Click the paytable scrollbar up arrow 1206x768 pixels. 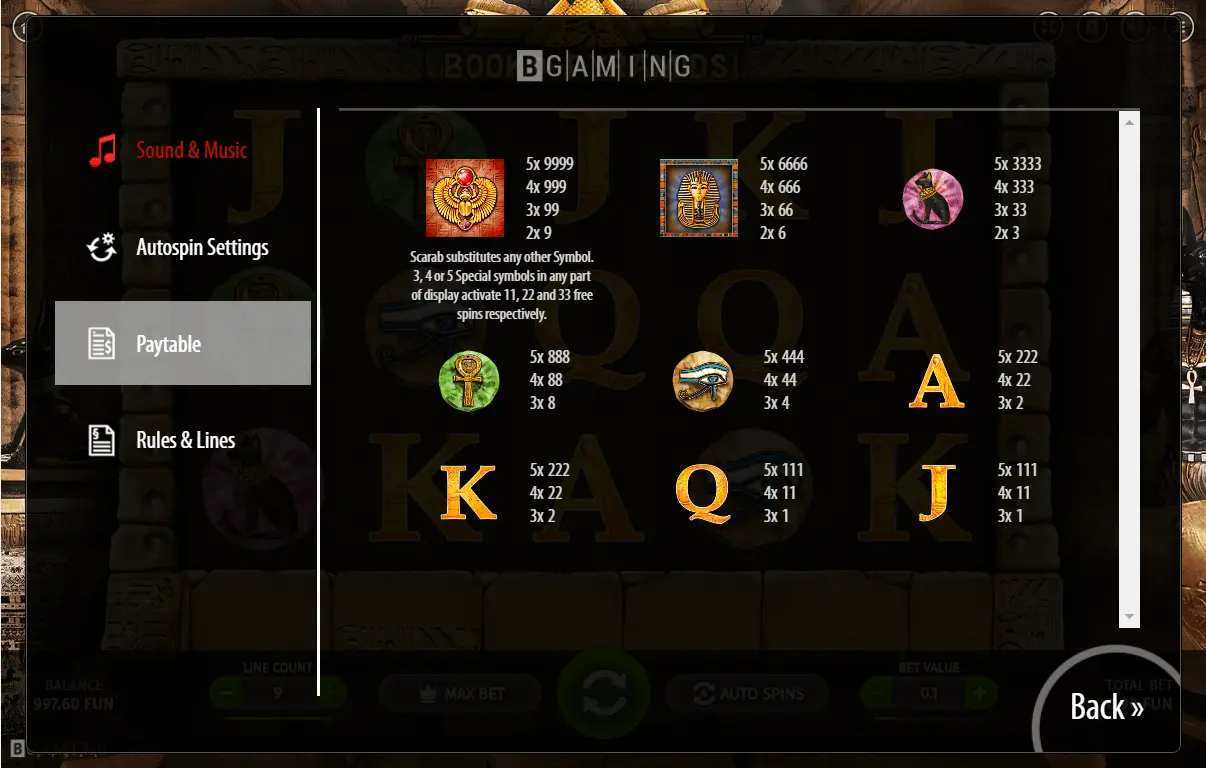click(x=1129, y=122)
